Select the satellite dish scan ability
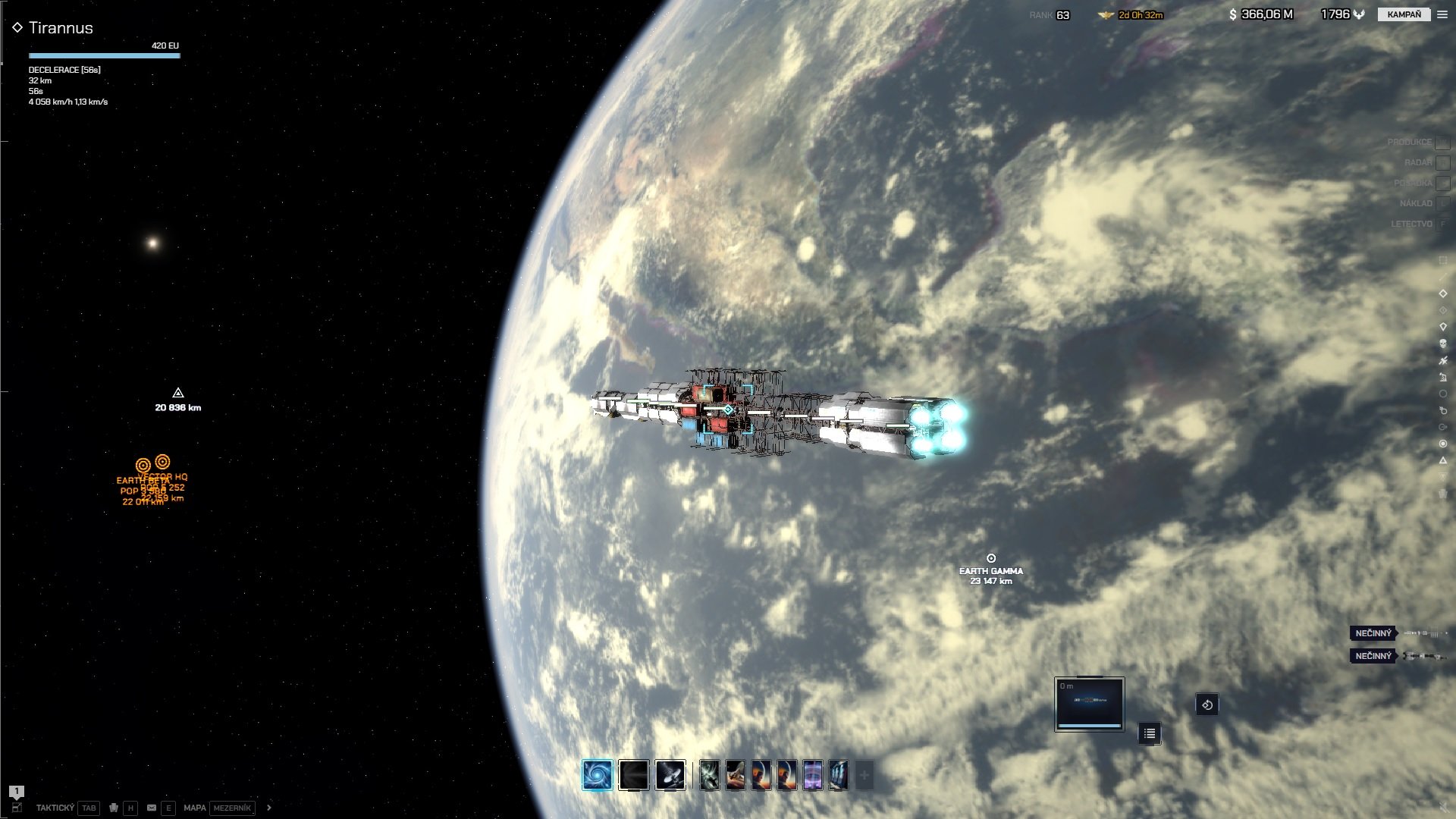Viewport: 1456px width, 819px height. tap(670, 775)
